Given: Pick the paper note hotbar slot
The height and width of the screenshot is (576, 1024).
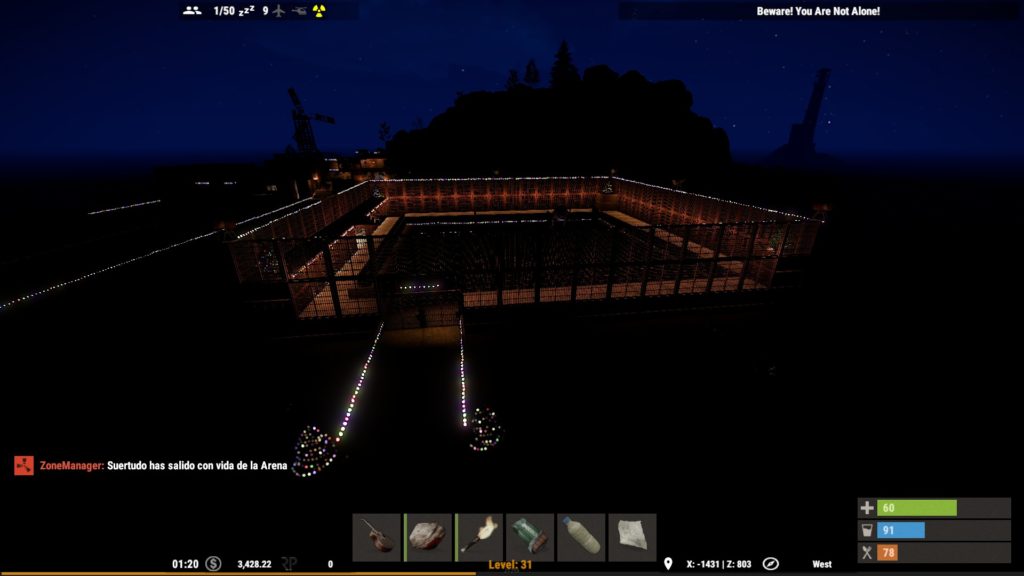Looking at the screenshot, I should [x=633, y=537].
